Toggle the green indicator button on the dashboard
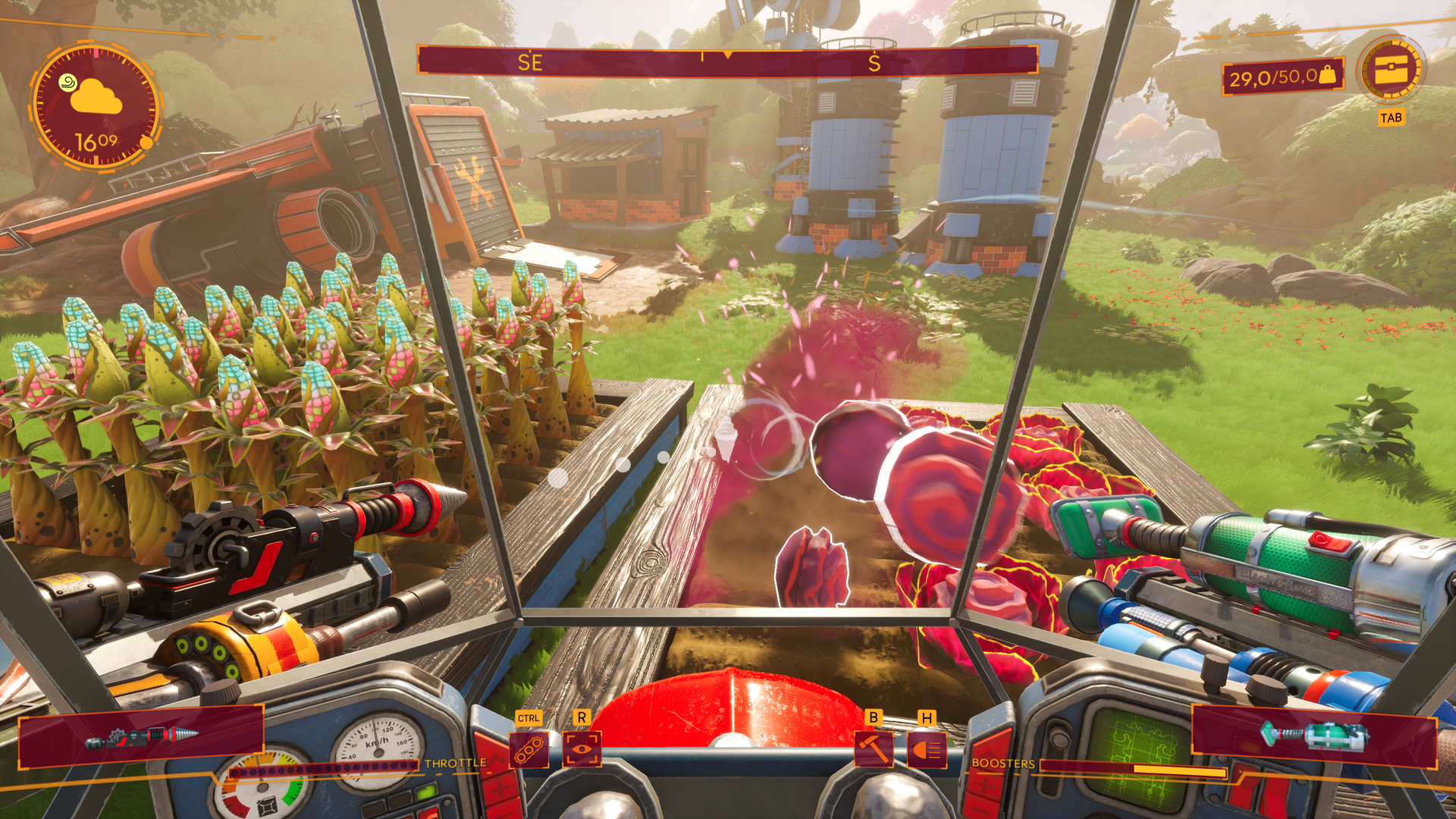This screenshot has width=1456, height=819. (x=425, y=792)
